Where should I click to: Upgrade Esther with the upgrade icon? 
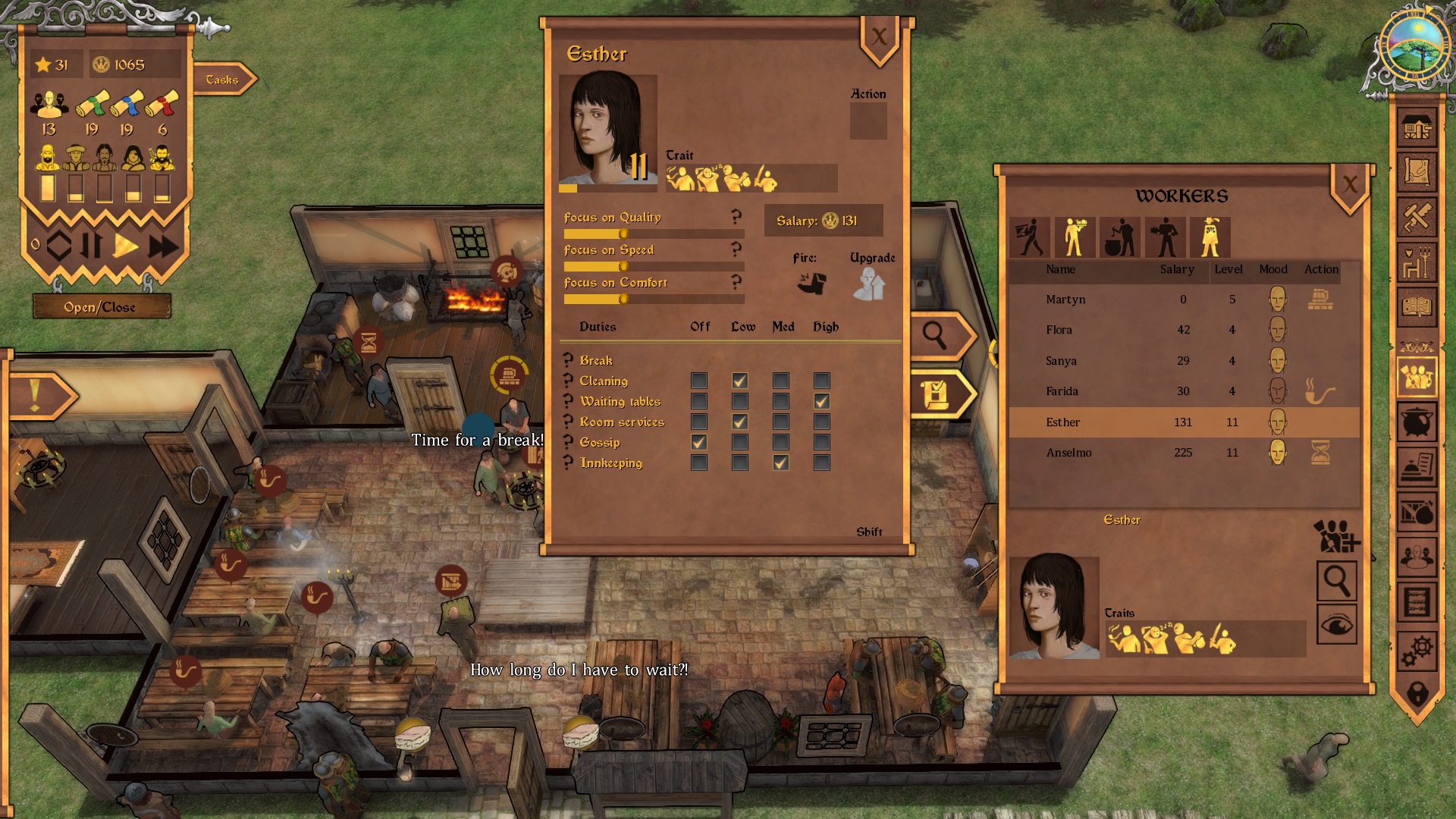pos(869,284)
